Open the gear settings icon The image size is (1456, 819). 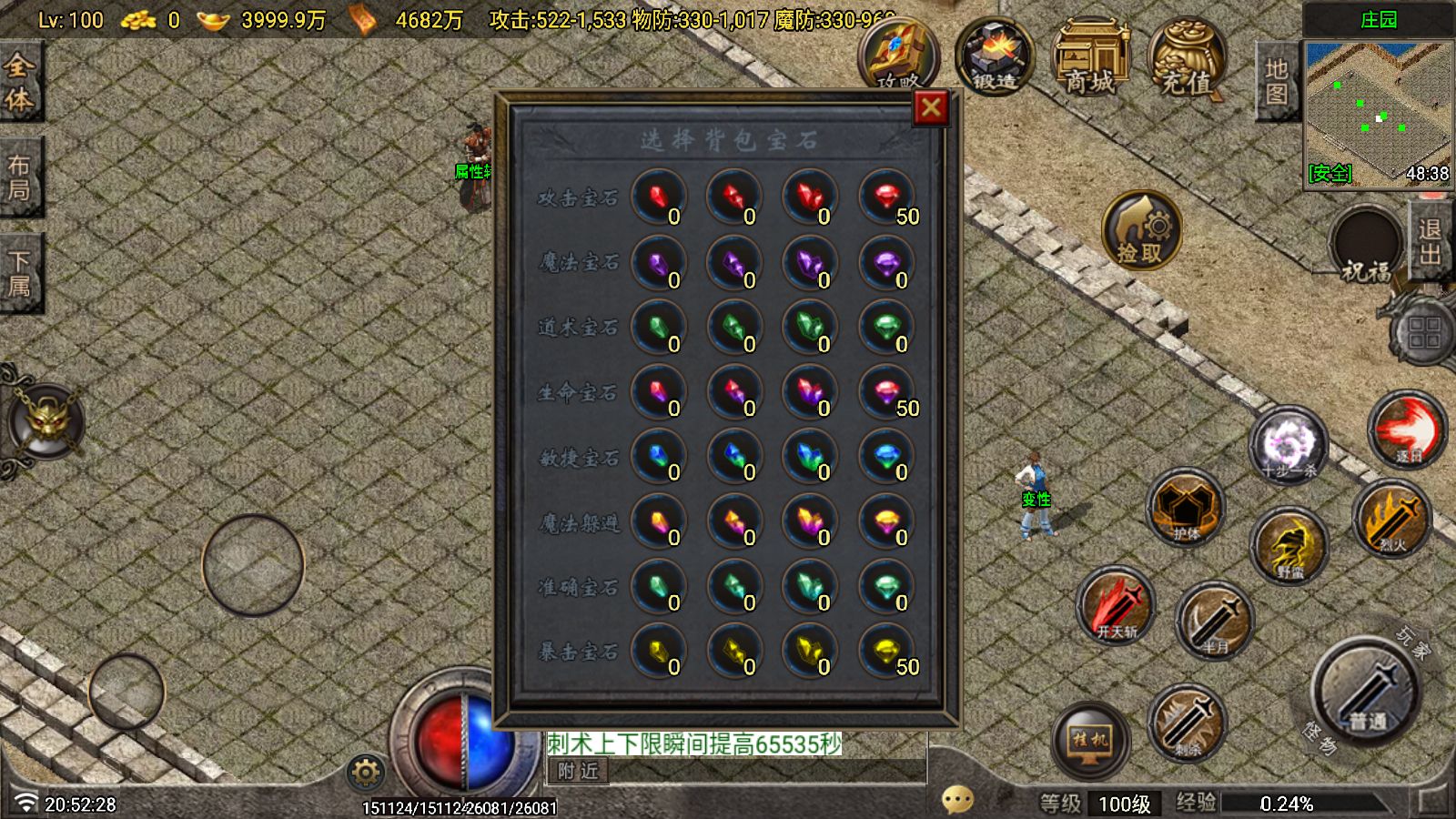[365, 773]
